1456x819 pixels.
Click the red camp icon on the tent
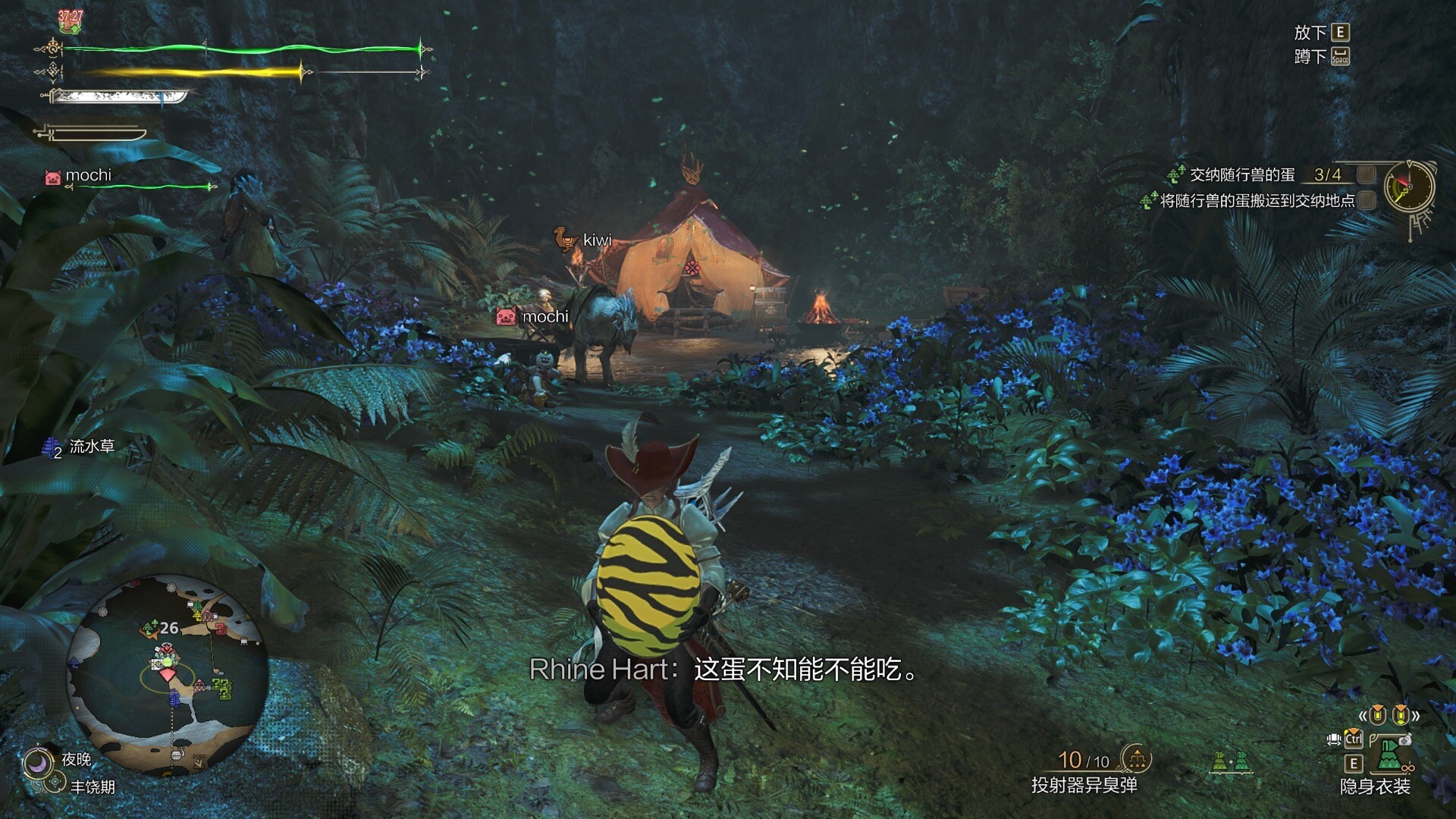pos(692,267)
